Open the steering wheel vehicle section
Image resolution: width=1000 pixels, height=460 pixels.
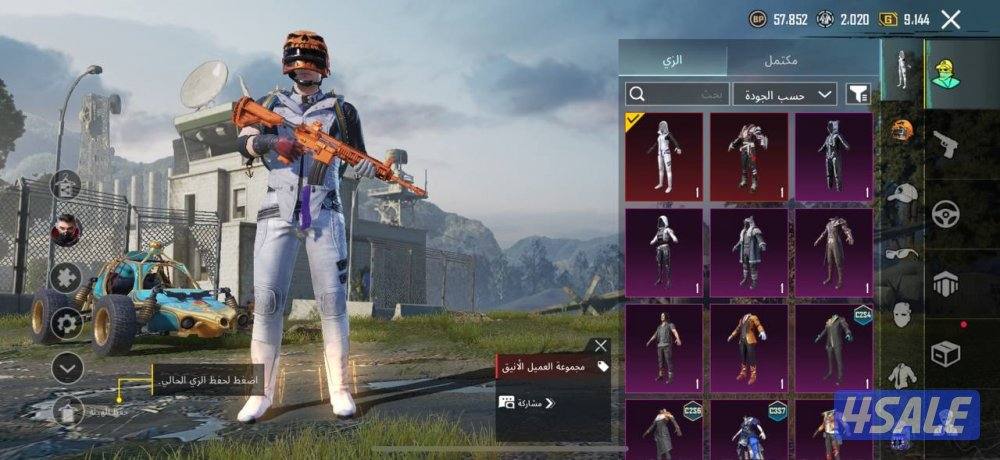946,213
